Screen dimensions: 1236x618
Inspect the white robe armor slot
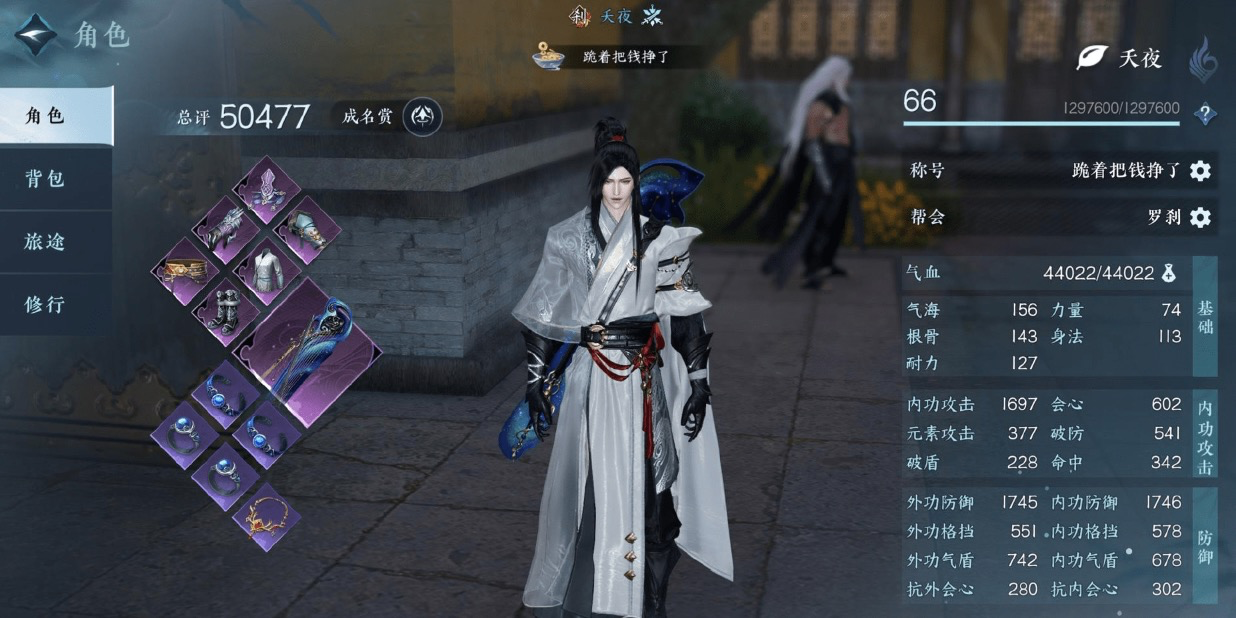pos(268,271)
